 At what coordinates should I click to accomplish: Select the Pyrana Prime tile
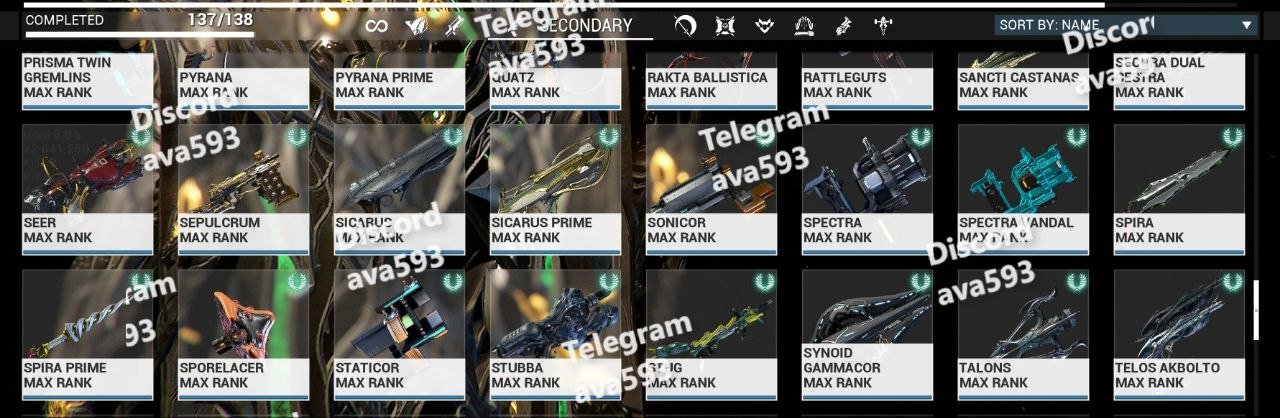[400, 82]
